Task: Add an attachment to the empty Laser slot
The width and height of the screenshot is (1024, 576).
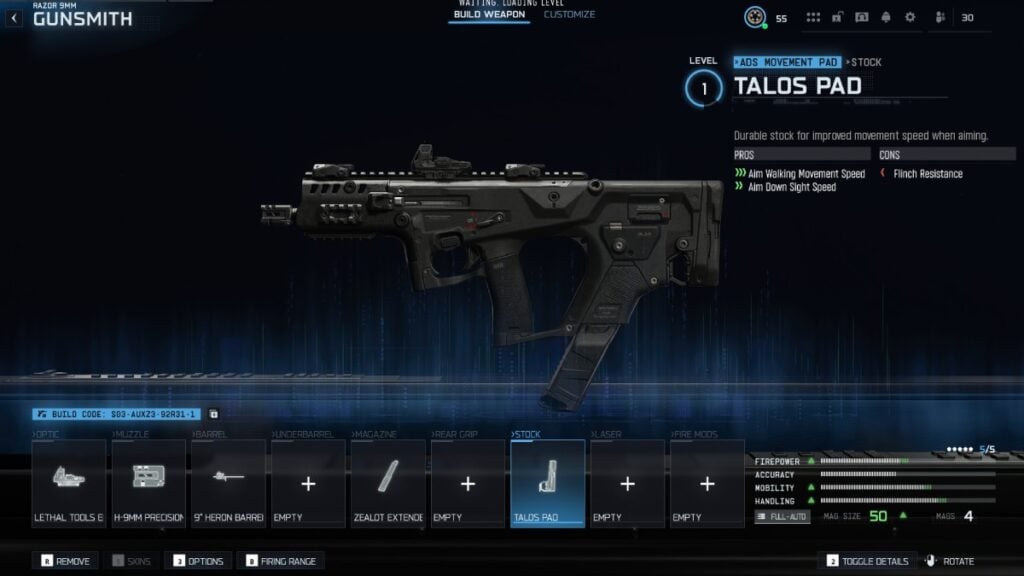Action: tap(627, 483)
